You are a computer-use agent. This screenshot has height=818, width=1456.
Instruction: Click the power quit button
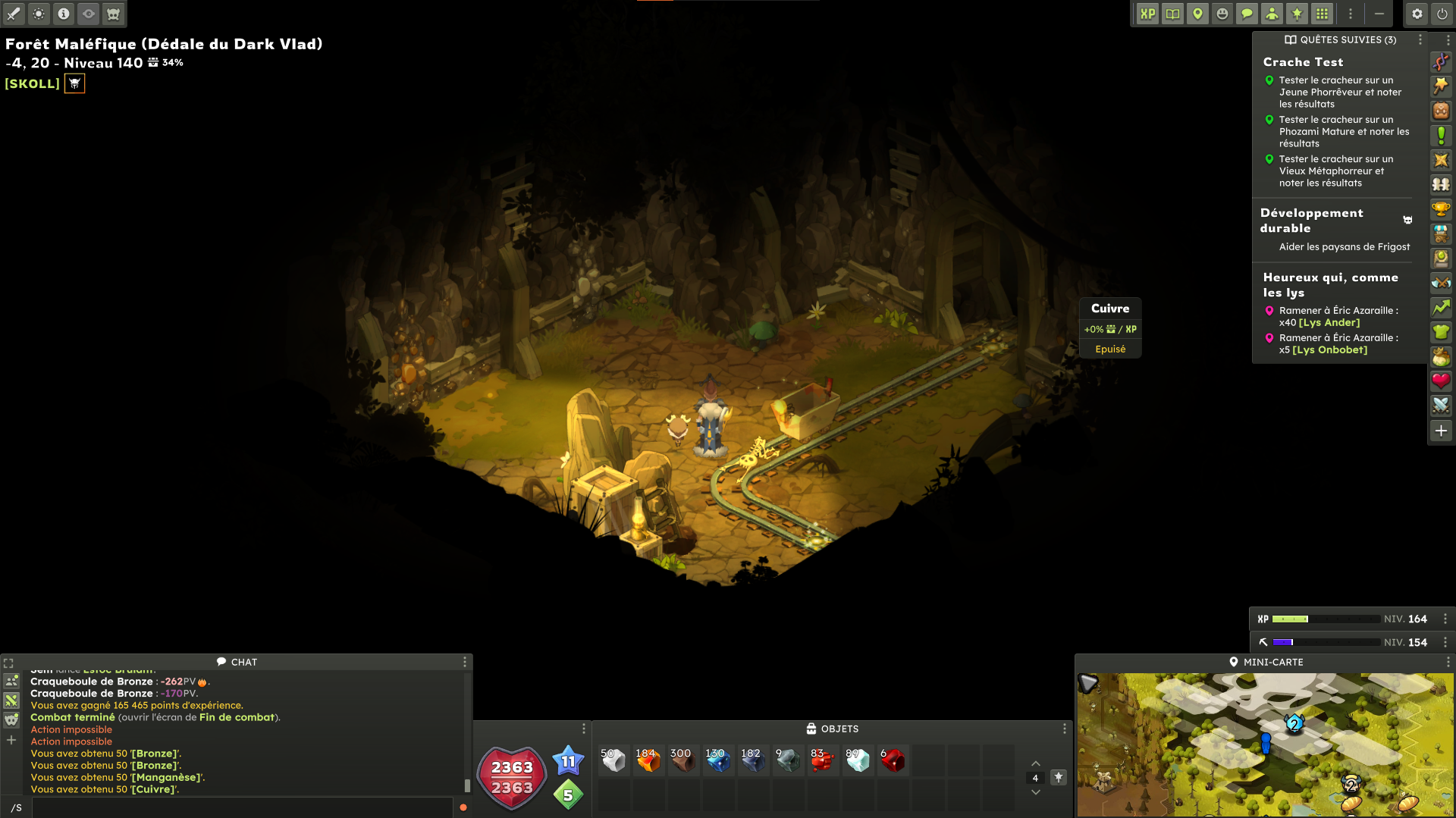1442,14
